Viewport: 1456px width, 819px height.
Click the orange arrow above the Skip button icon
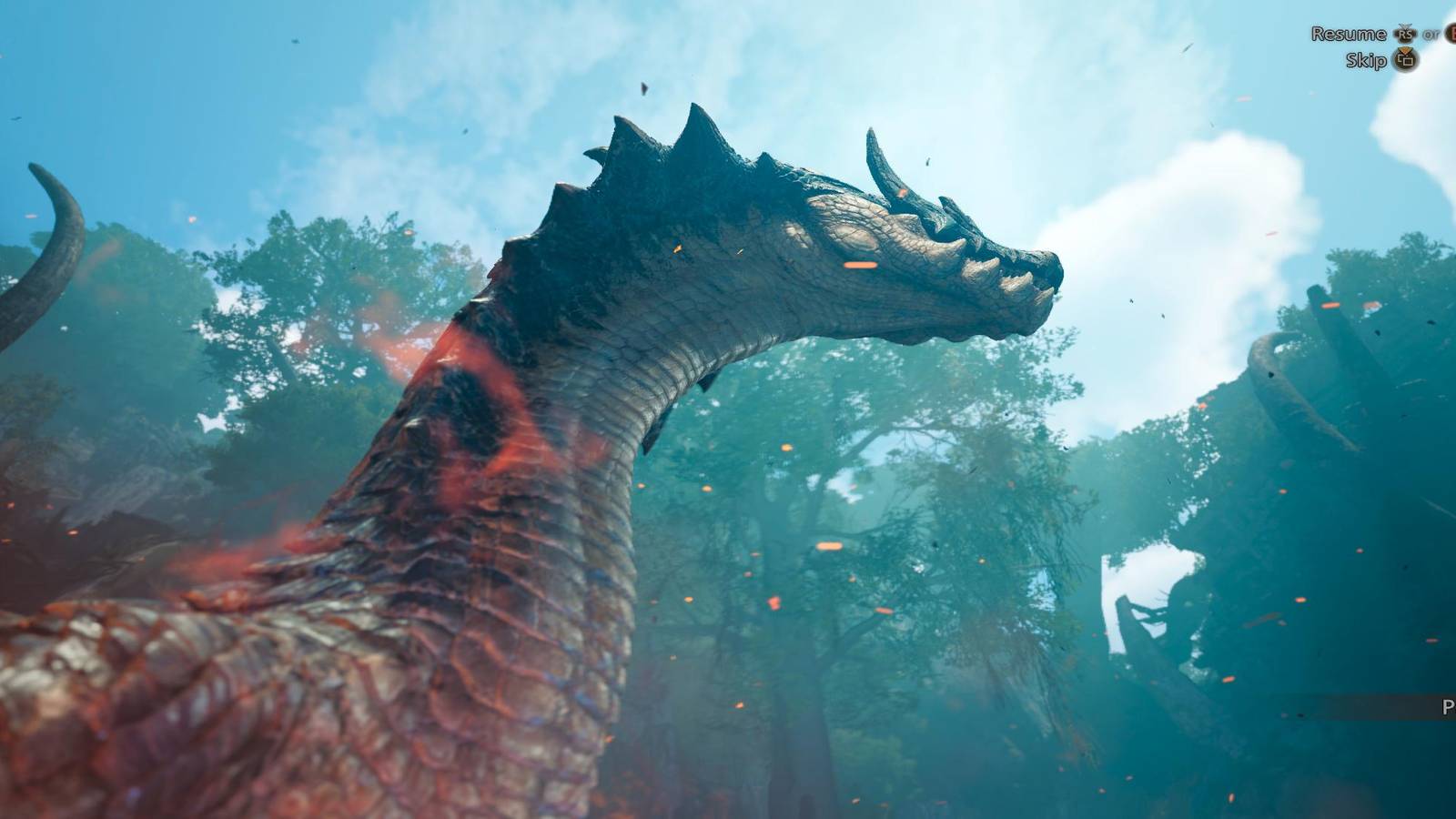point(1405,50)
